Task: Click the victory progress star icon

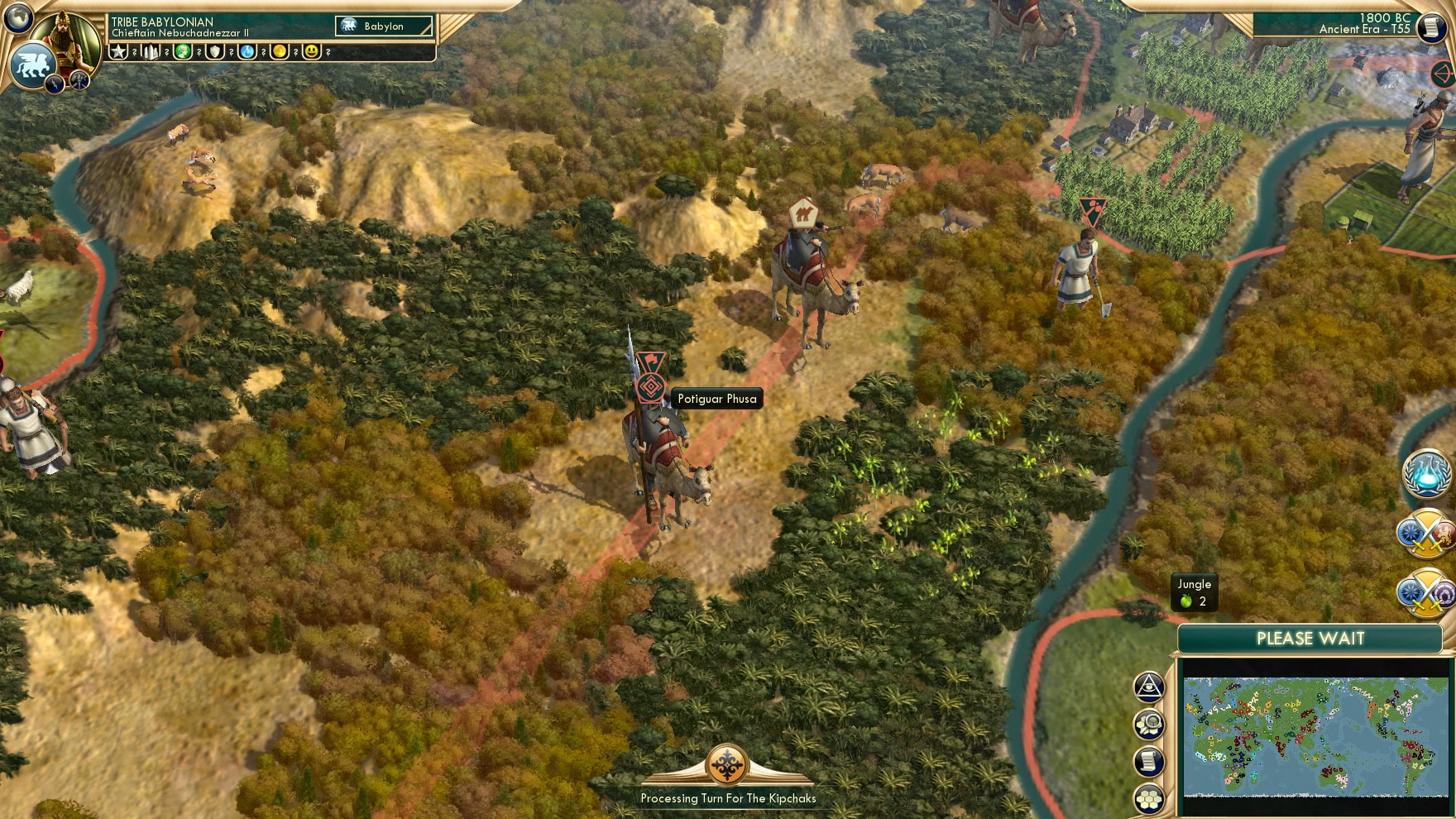Action: tap(117, 51)
